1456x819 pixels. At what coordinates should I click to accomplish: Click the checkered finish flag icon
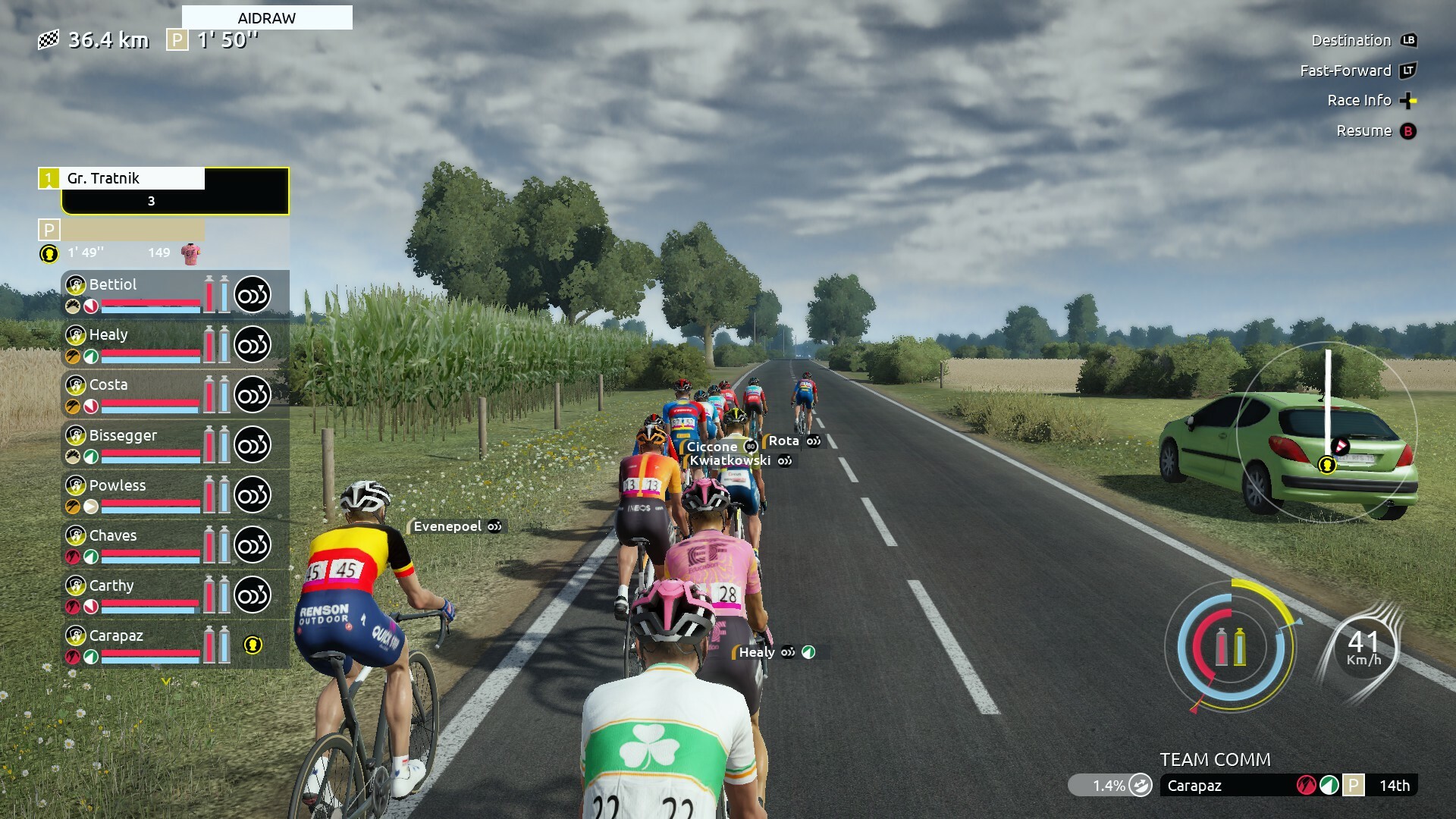[48, 39]
